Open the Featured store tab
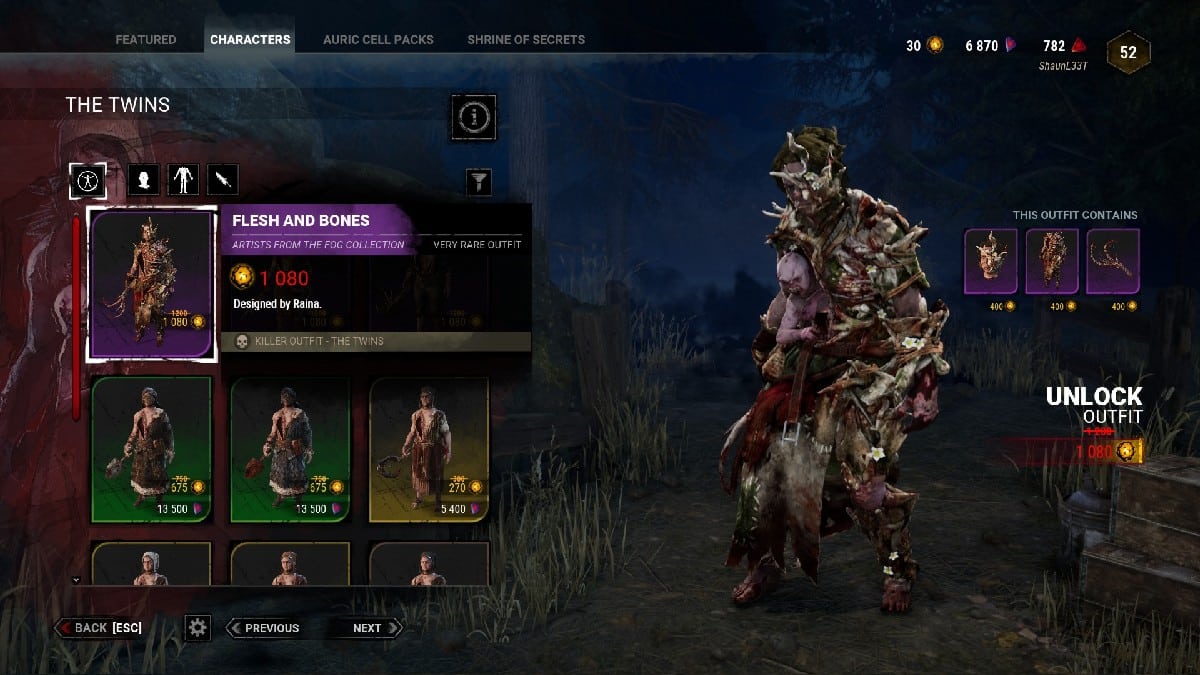 click(x=145, y=40)
